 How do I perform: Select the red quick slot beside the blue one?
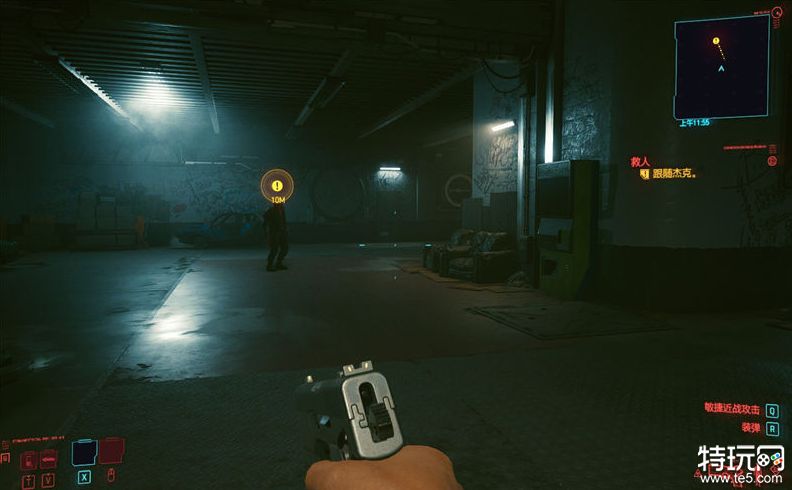click(x=111, y=452)
